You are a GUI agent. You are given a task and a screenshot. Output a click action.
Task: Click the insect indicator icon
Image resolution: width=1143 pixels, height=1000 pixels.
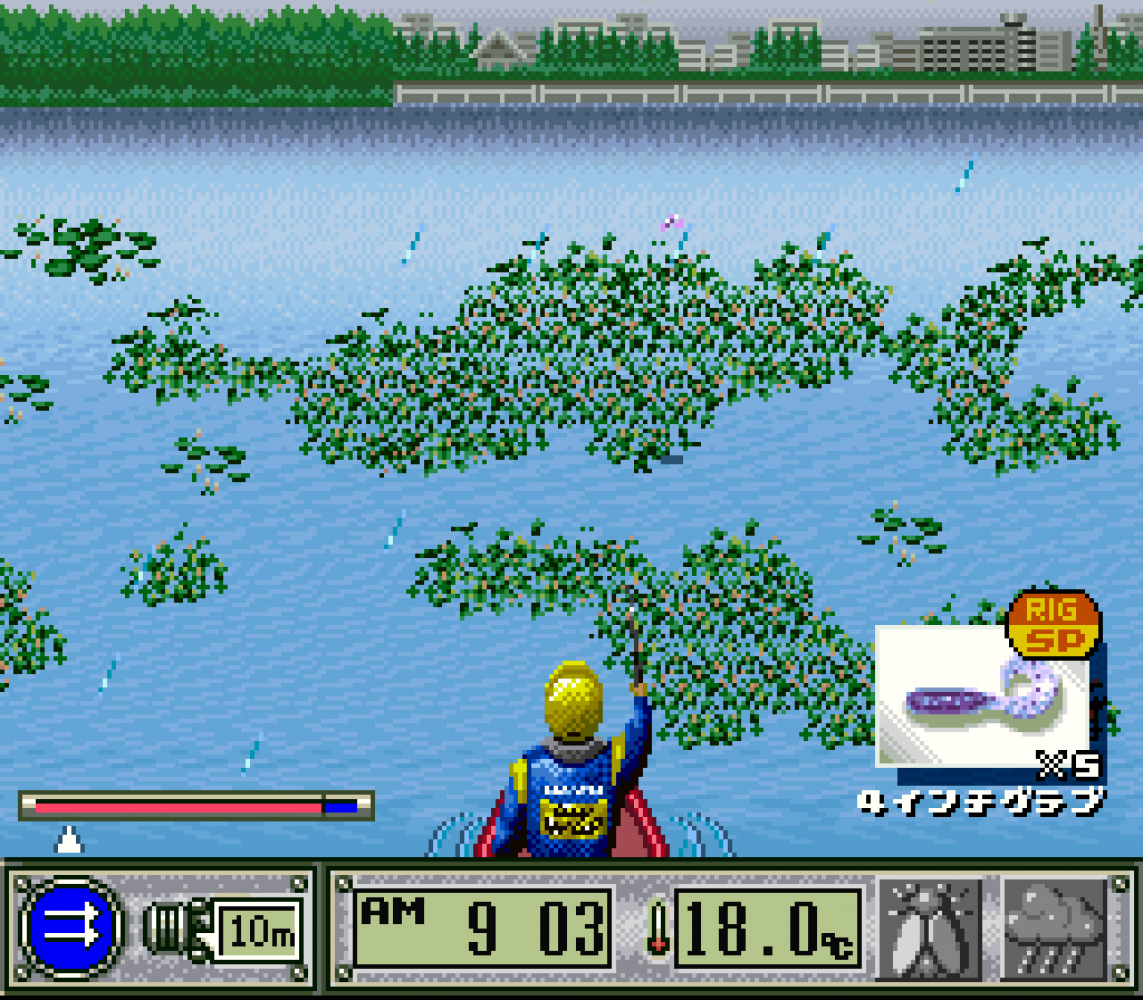coord(929,929)
